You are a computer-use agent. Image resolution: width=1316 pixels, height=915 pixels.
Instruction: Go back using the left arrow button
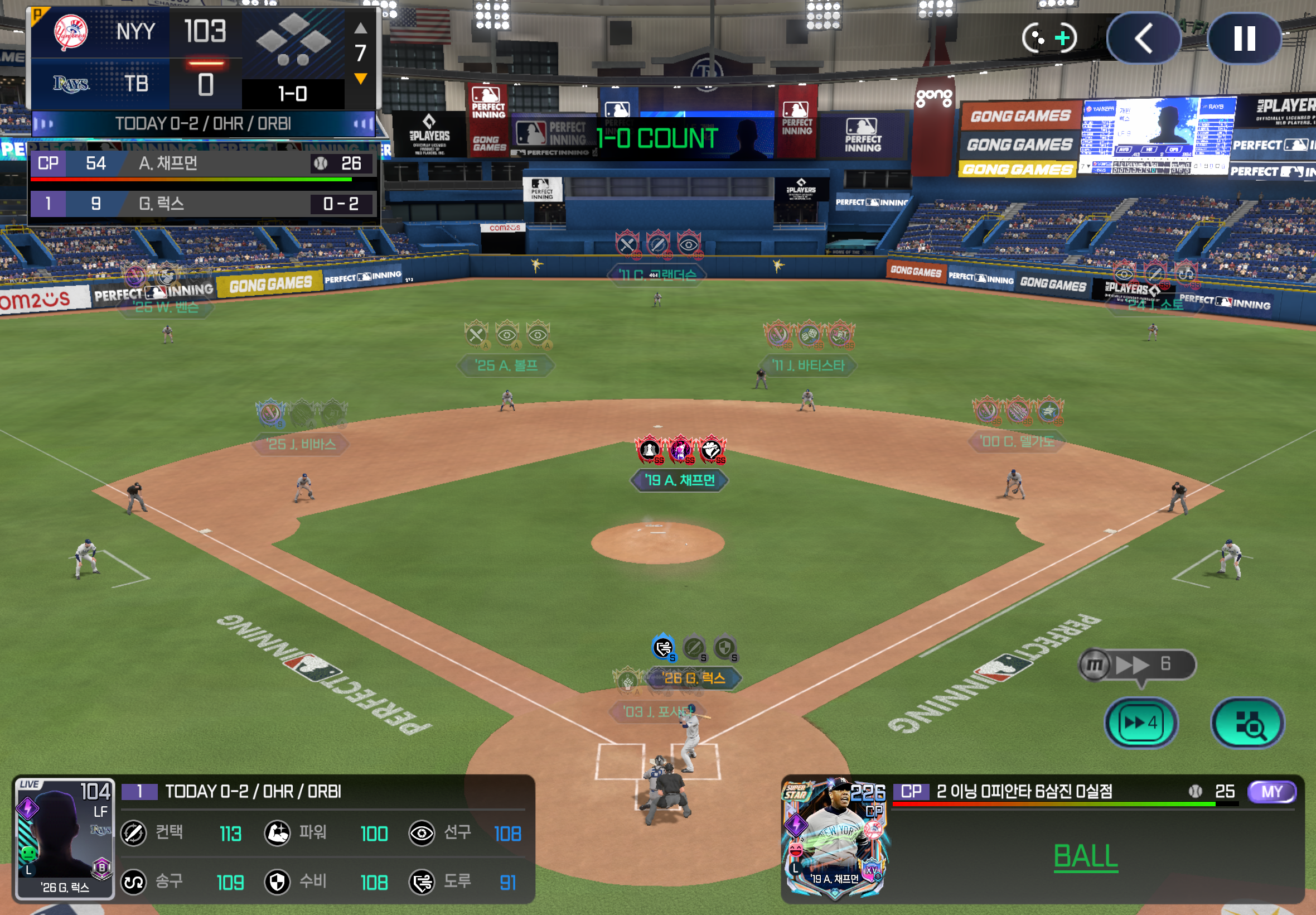tap(1144, 39)
